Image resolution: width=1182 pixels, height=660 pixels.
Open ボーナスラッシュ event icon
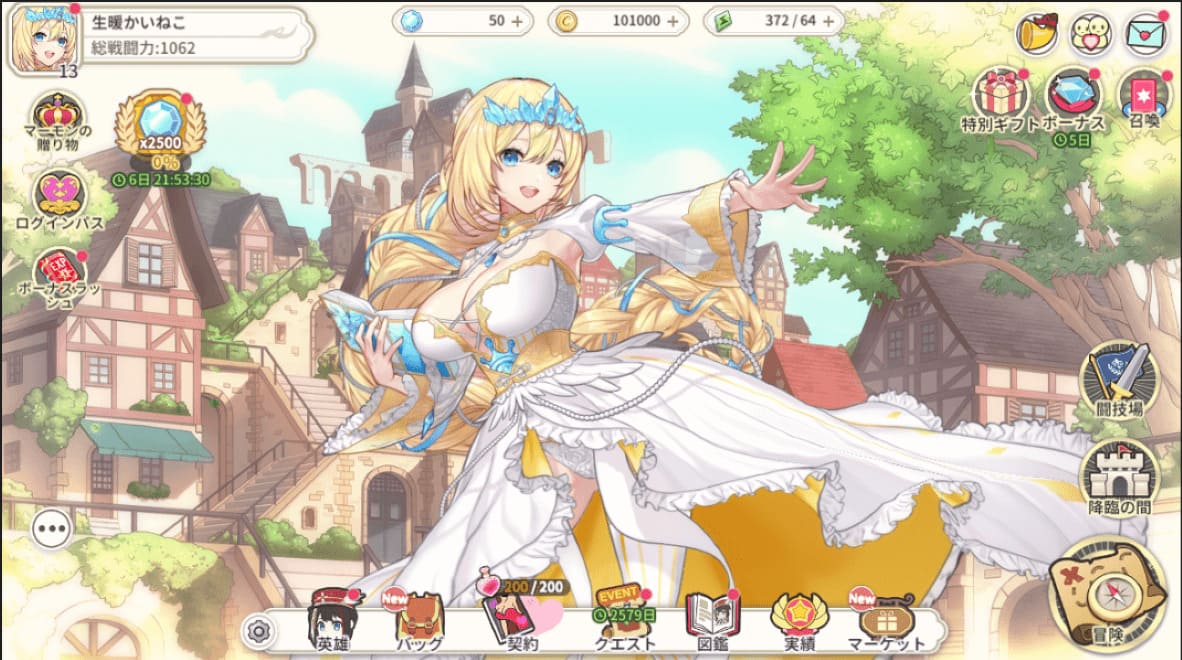point(57,275)
